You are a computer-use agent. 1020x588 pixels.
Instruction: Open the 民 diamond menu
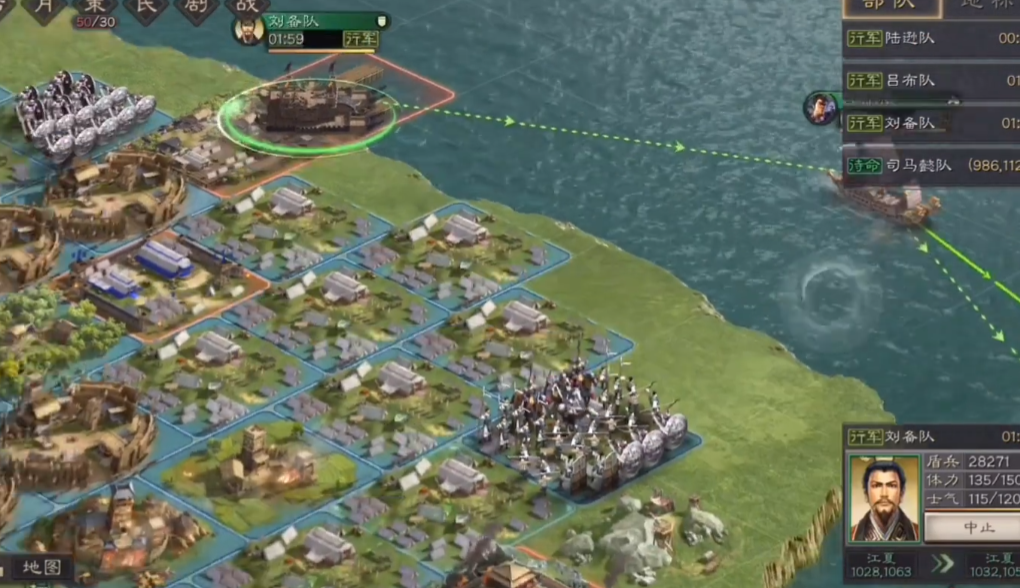tap(146, 7)
